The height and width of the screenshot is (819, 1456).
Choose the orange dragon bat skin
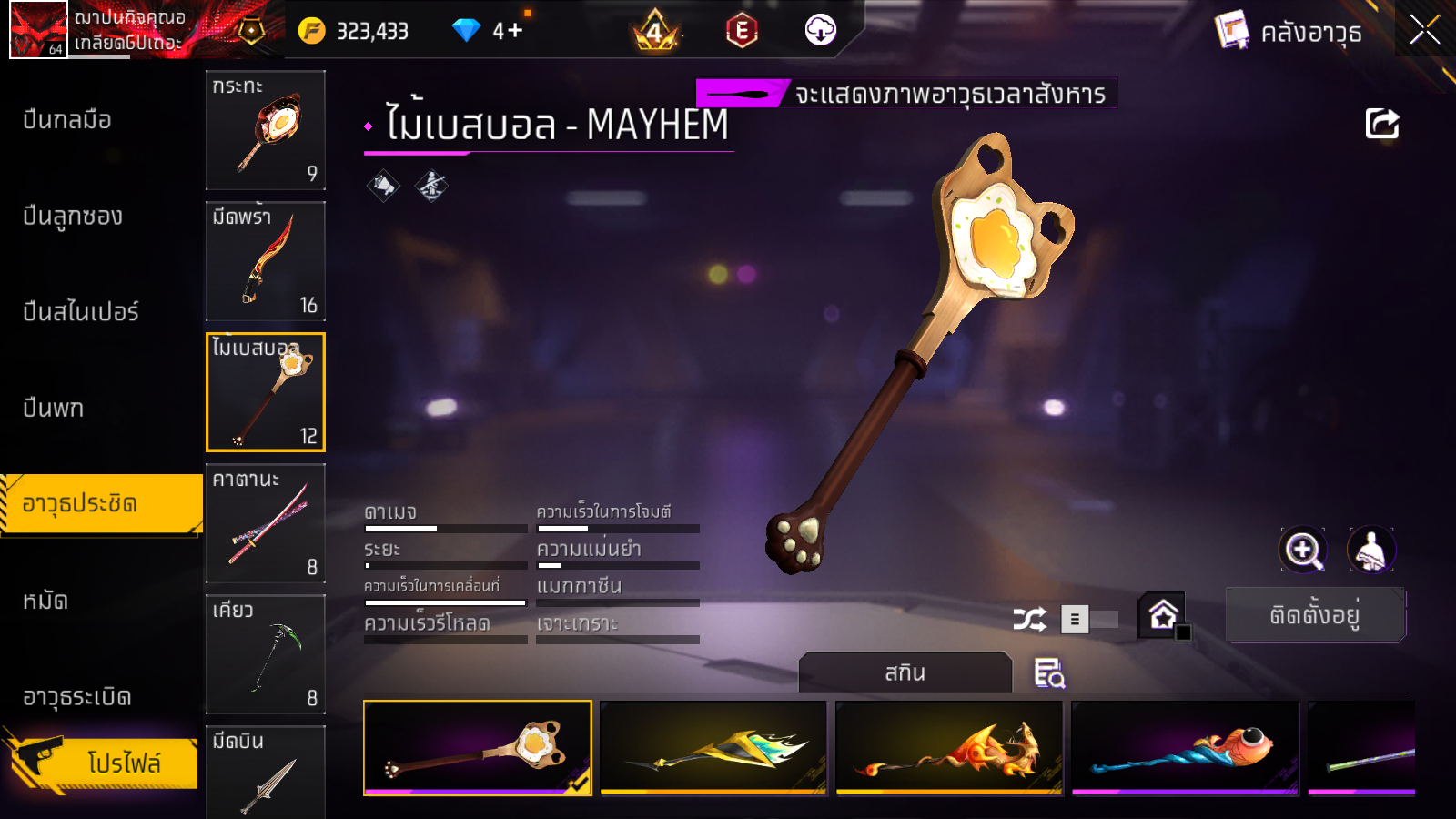[x=949, y=748]
